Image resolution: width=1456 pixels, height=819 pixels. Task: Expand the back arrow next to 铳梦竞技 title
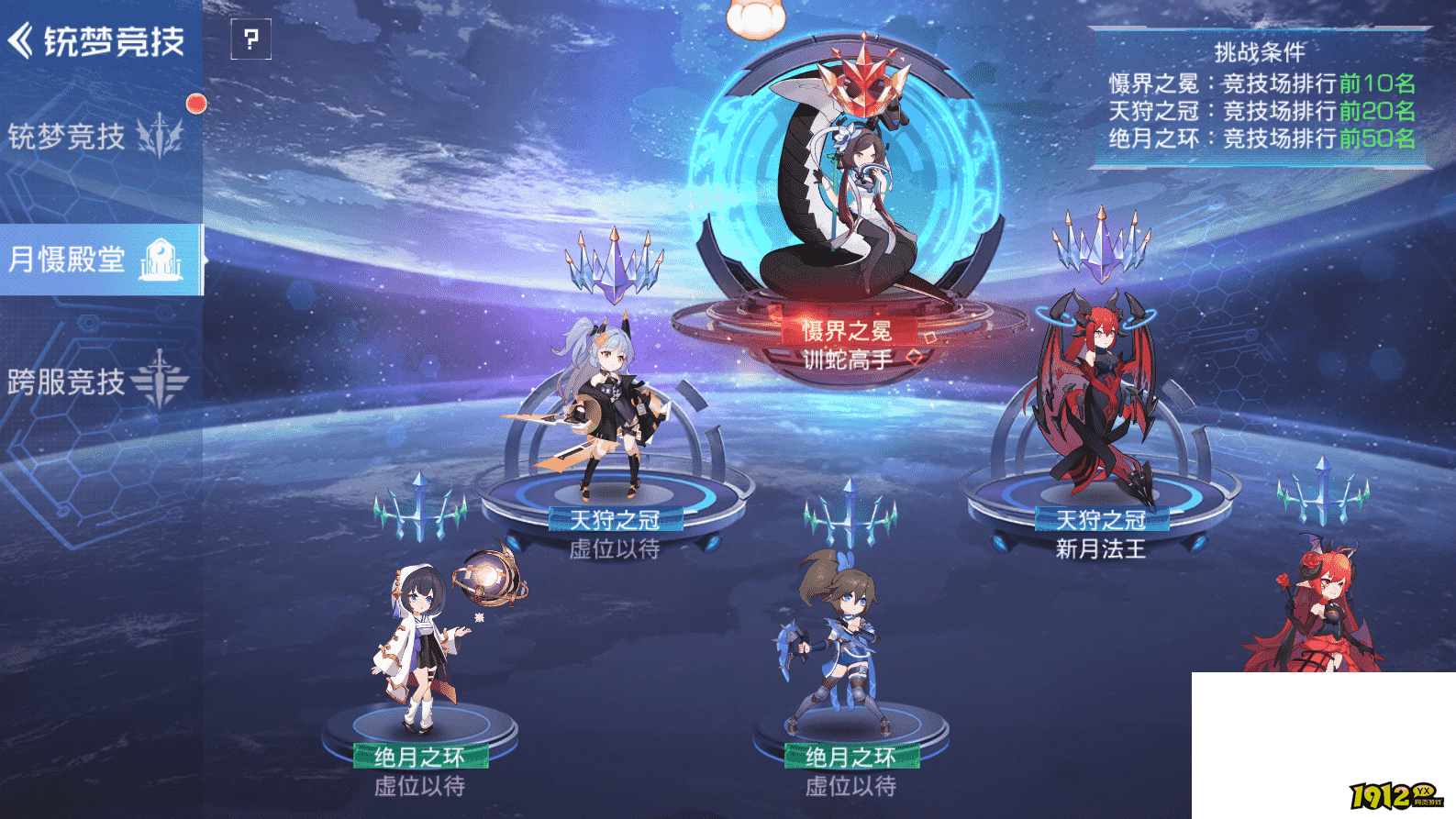pyautogui.click(x=20, y=39)
